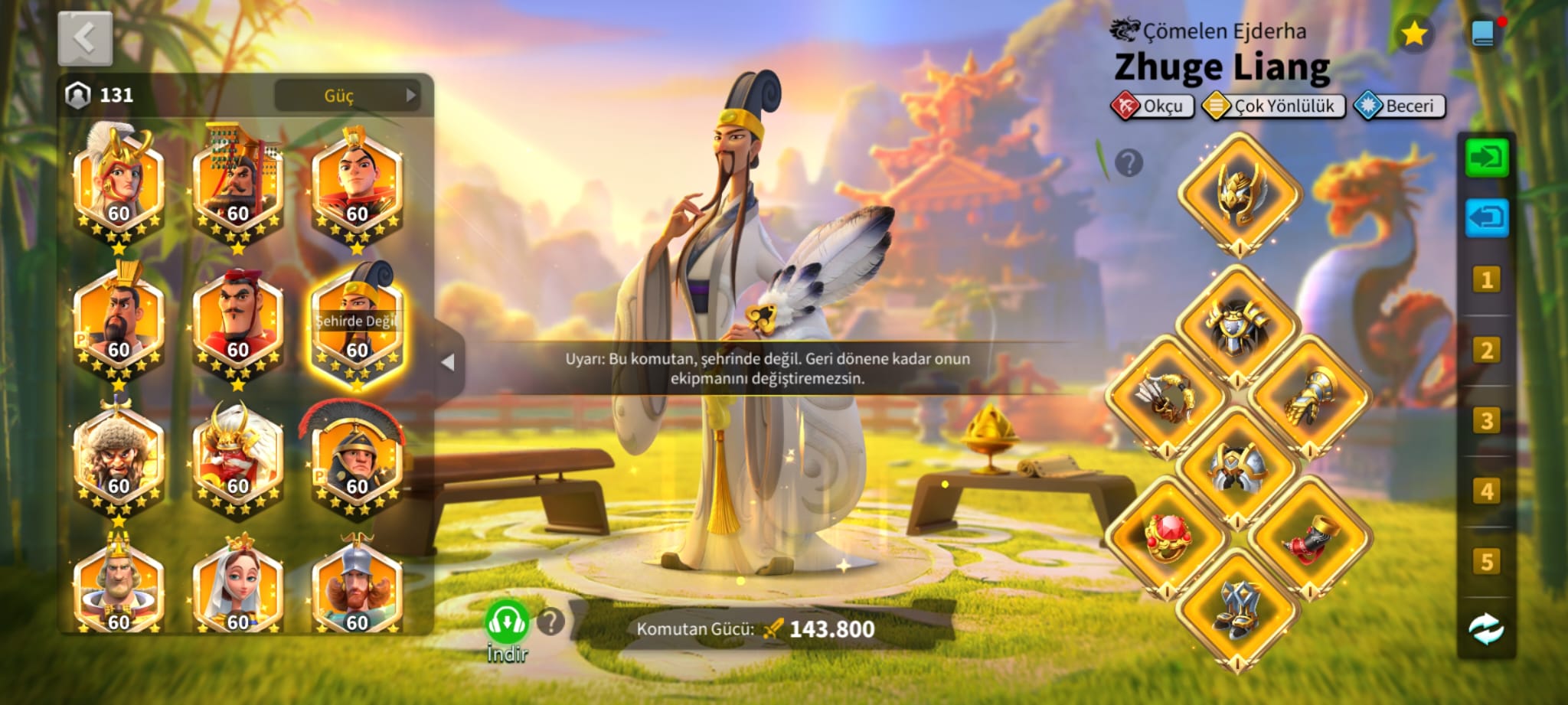Switch to equipment preset 4

point(1486,491)
